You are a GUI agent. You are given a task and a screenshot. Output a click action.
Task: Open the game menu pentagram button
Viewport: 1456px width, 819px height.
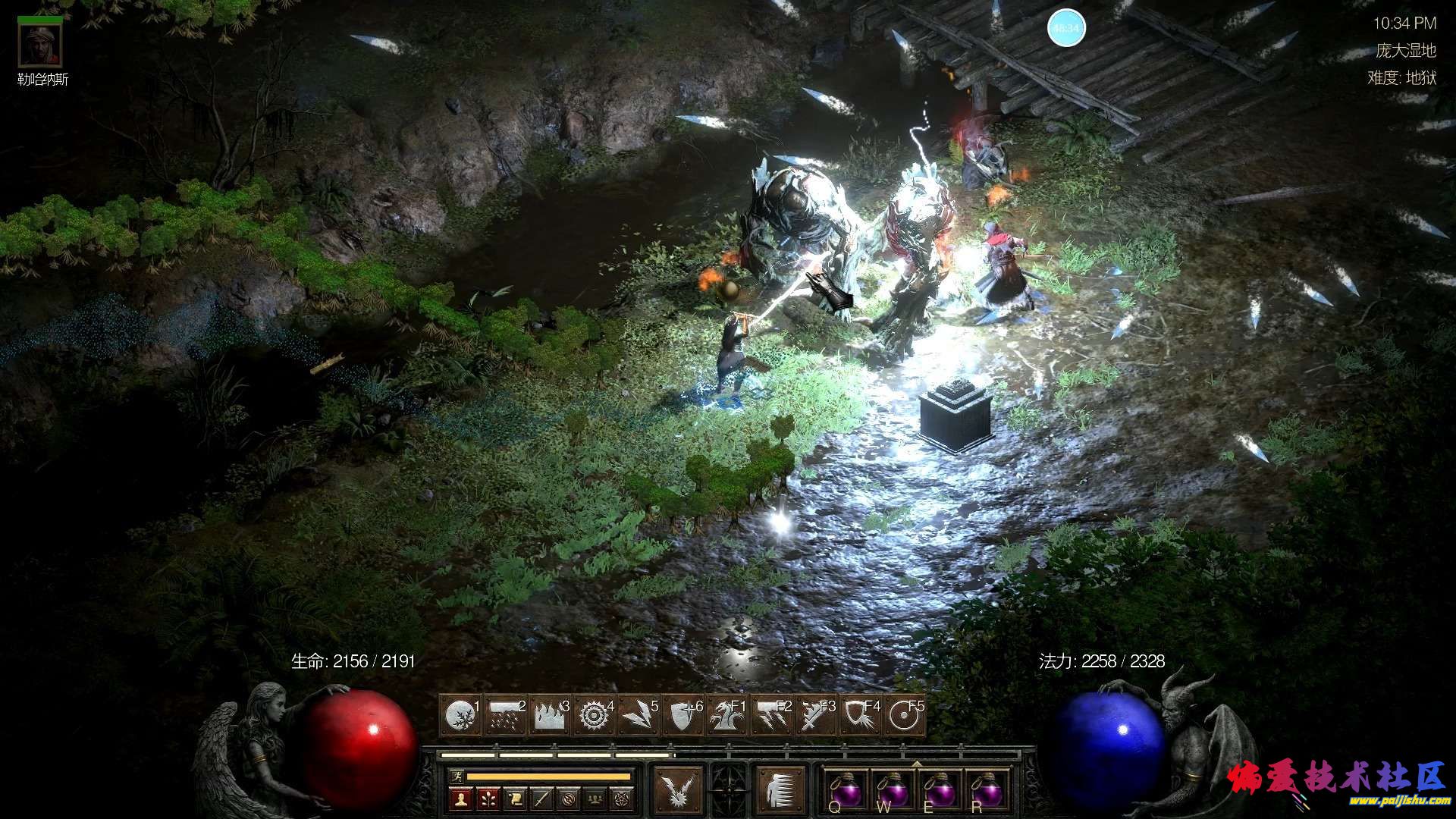[x=621, y=799]
